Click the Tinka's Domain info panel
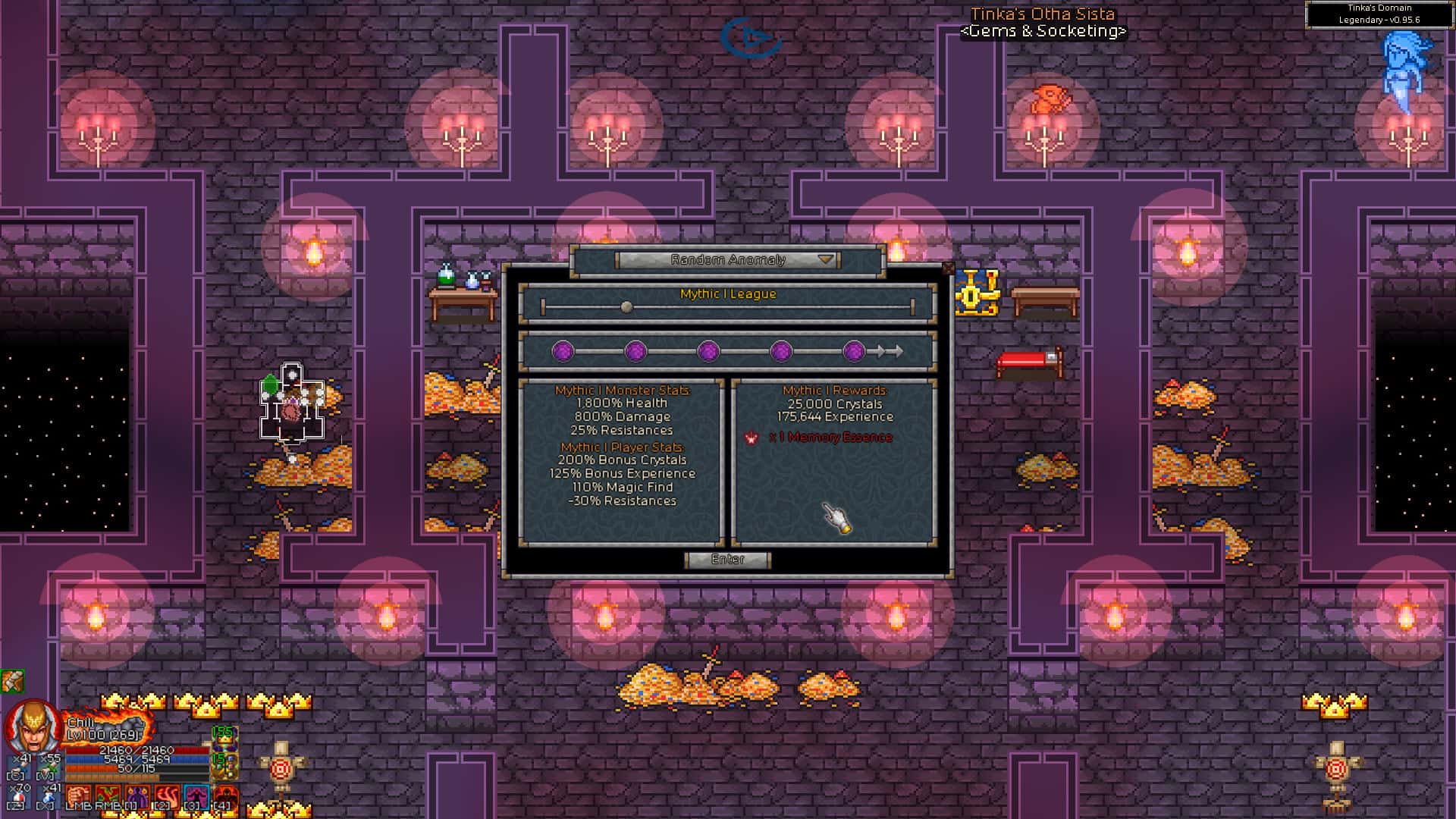This screenshot has height=819, width=1456. point(1380,12)
